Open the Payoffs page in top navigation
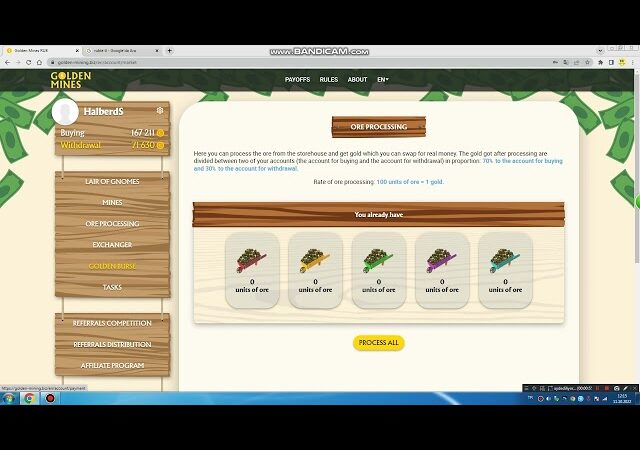Viewport: 640px width, 450px height. [297, 80]
